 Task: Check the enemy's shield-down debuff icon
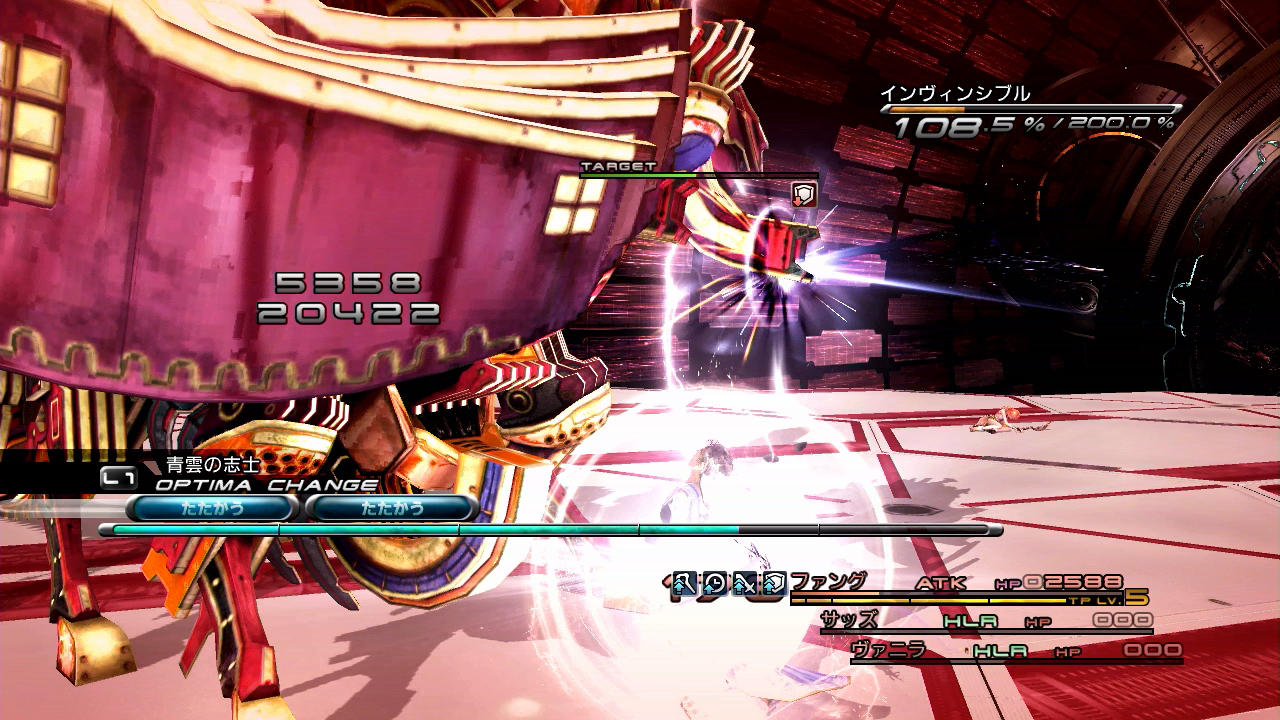click(804, 194)
